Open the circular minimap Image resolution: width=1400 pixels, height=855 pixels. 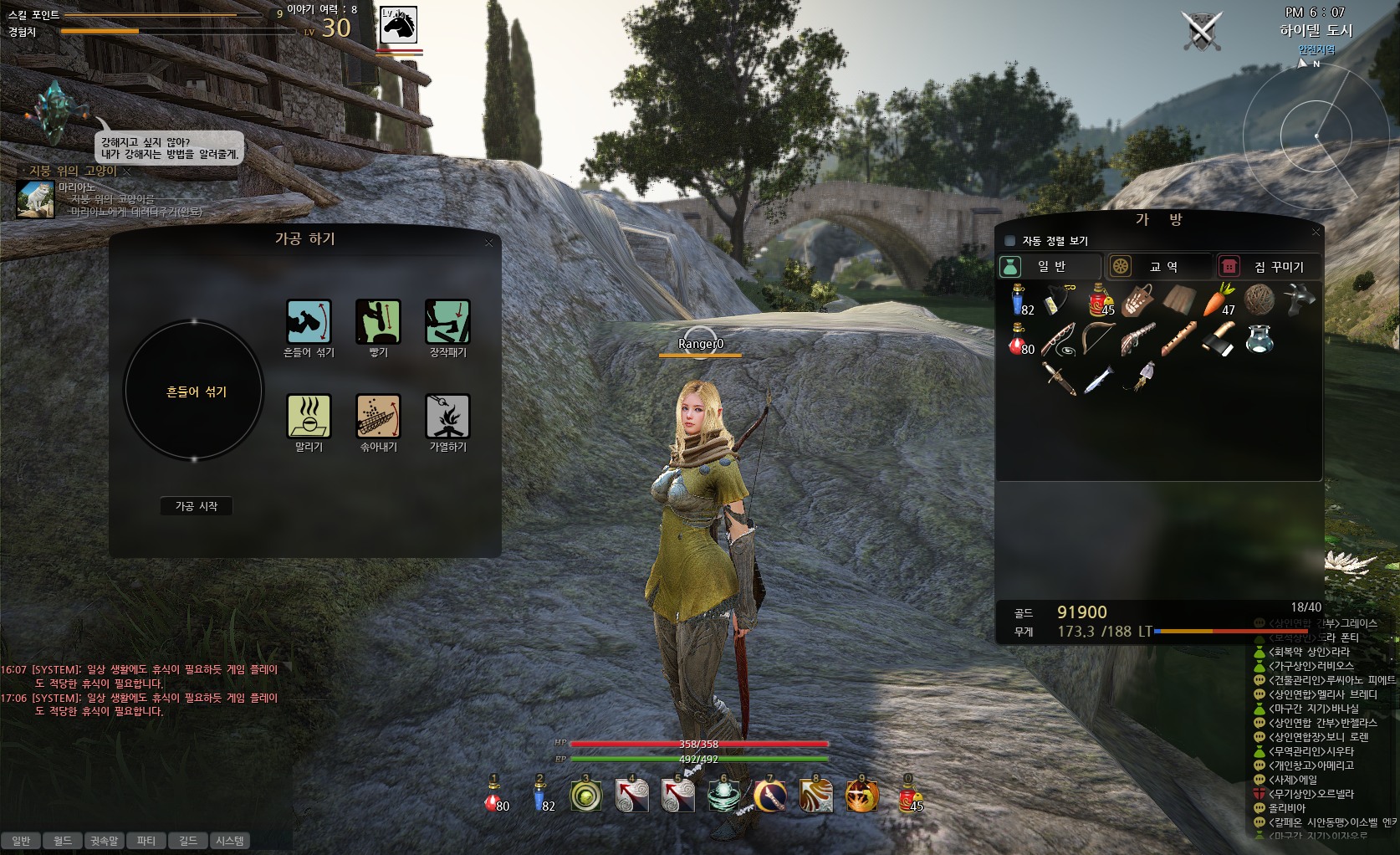(x=1315, y=136)
